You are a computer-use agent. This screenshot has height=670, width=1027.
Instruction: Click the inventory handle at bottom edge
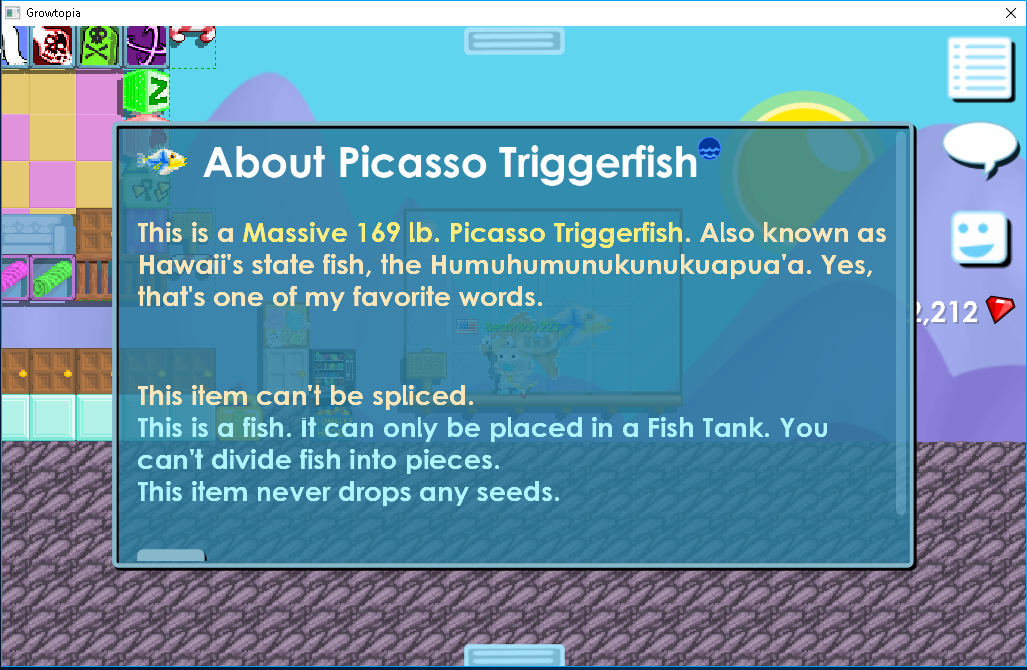[x=514, y=655]
